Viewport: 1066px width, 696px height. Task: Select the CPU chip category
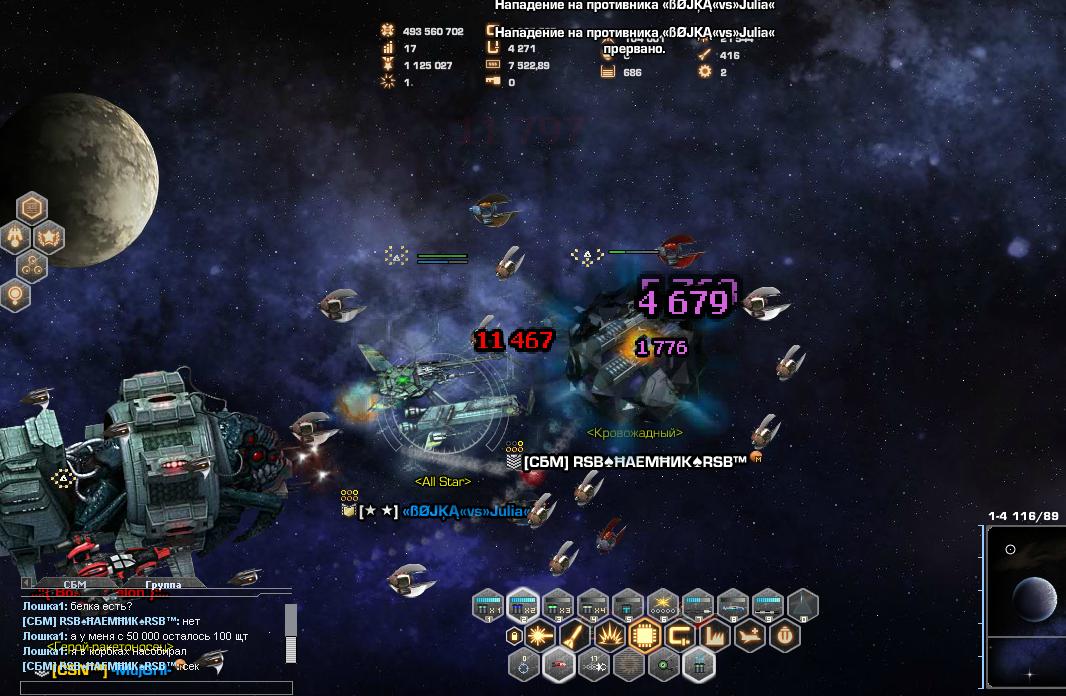[x=645, y=635]
